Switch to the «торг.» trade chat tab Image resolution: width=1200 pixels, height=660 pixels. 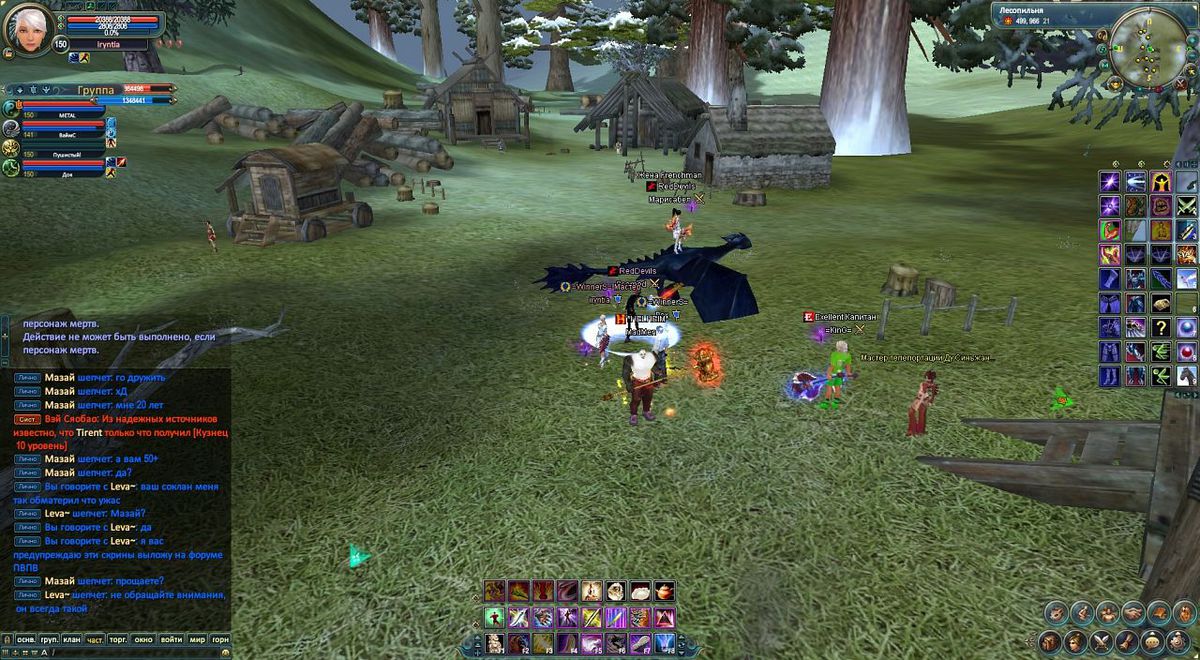click(120, 639)
